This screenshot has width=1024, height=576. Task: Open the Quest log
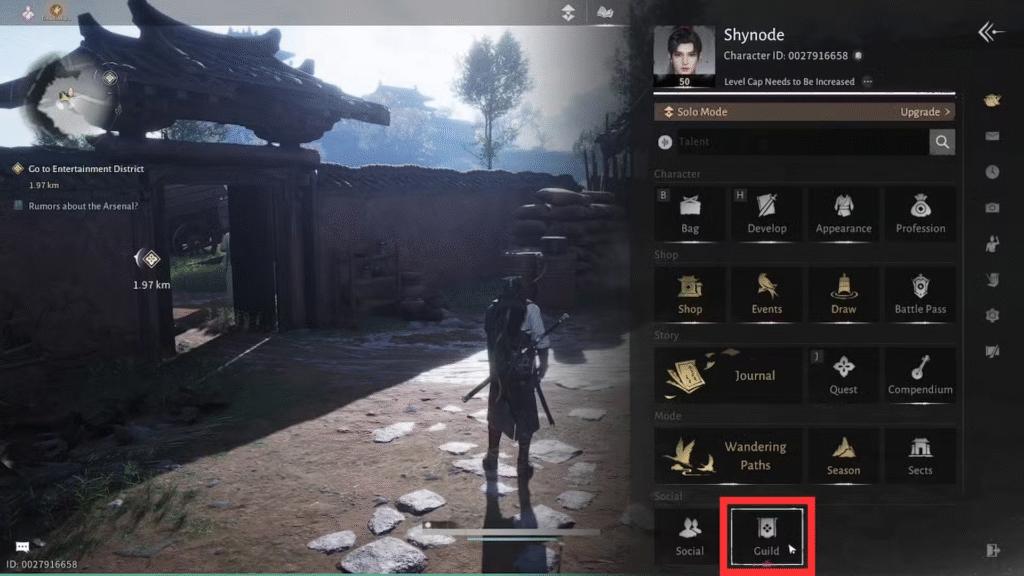[843, 375]
